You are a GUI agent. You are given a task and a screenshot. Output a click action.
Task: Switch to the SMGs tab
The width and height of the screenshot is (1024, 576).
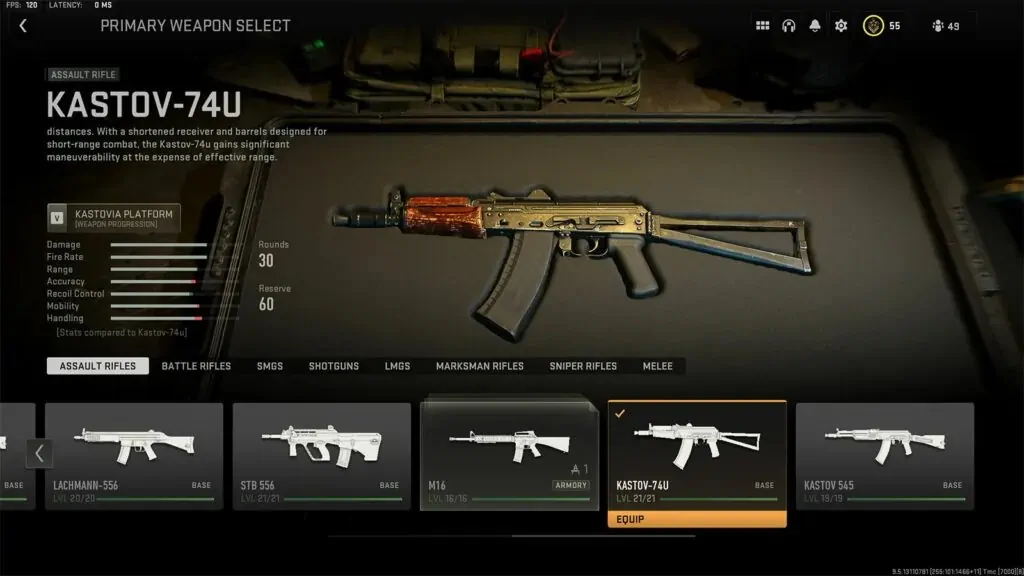[269, 366]
